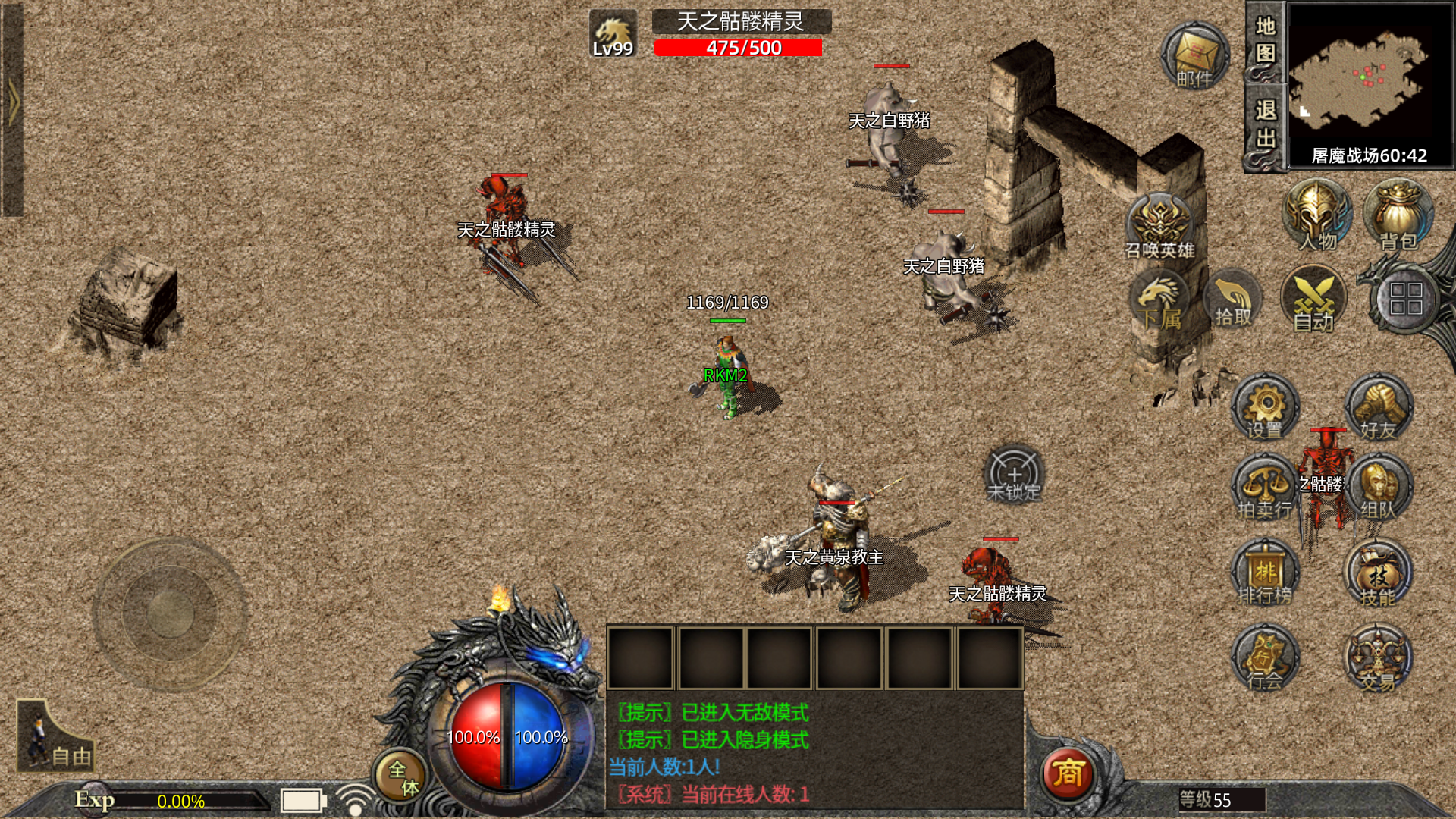Image resolution: width=1456 pixels, height=819 pixels.
Task: Open the shop (商) red button
Action: [x=1068, y=773]
